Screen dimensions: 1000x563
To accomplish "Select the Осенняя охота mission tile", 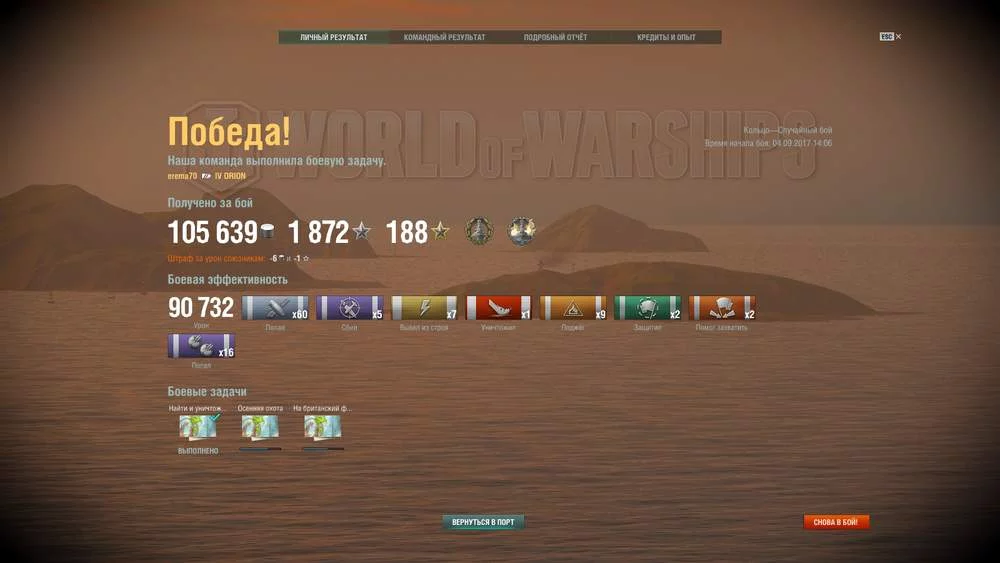I will tap(260, 427).
